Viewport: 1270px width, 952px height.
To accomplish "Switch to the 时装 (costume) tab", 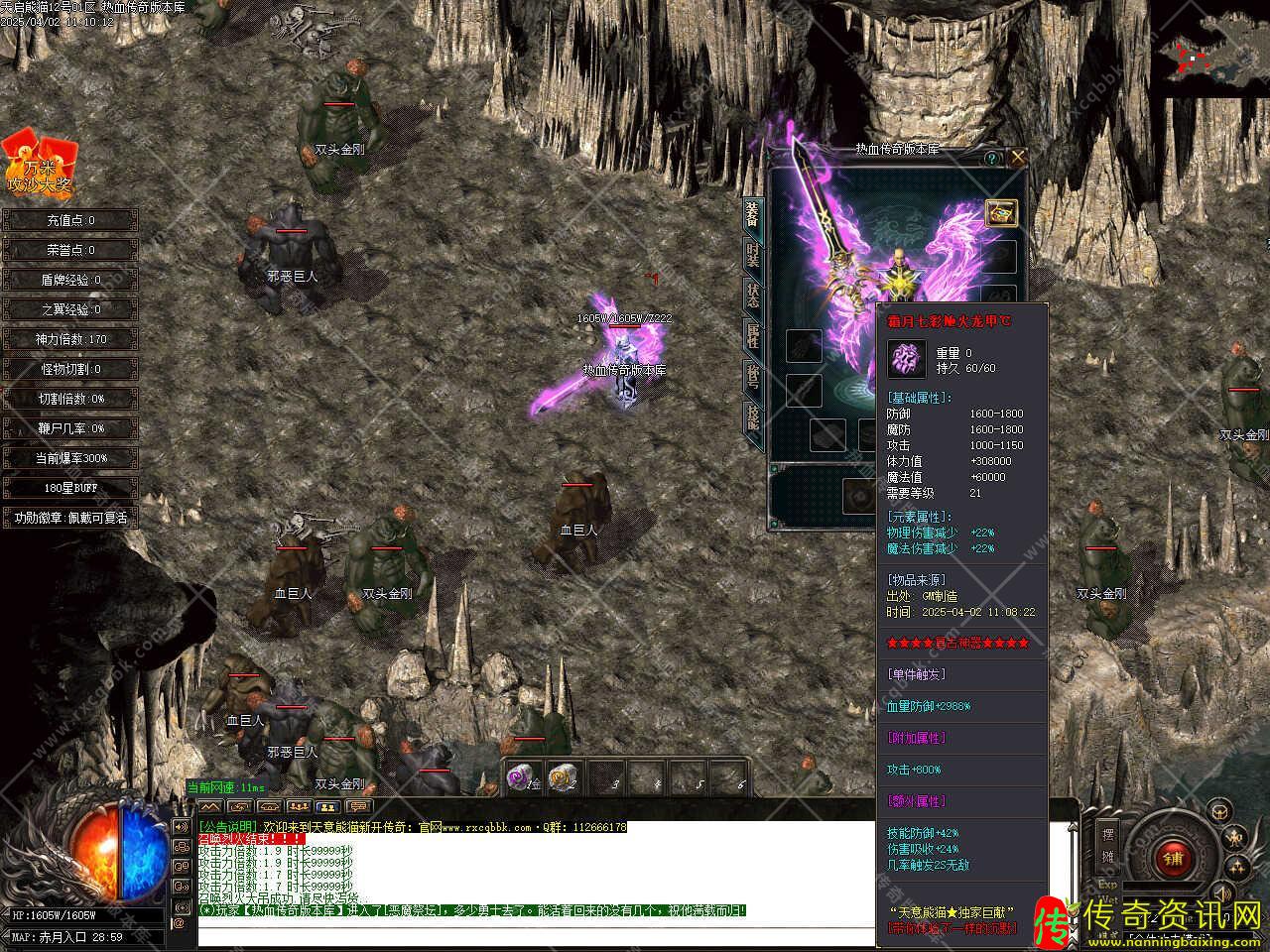I will [753, 255].
